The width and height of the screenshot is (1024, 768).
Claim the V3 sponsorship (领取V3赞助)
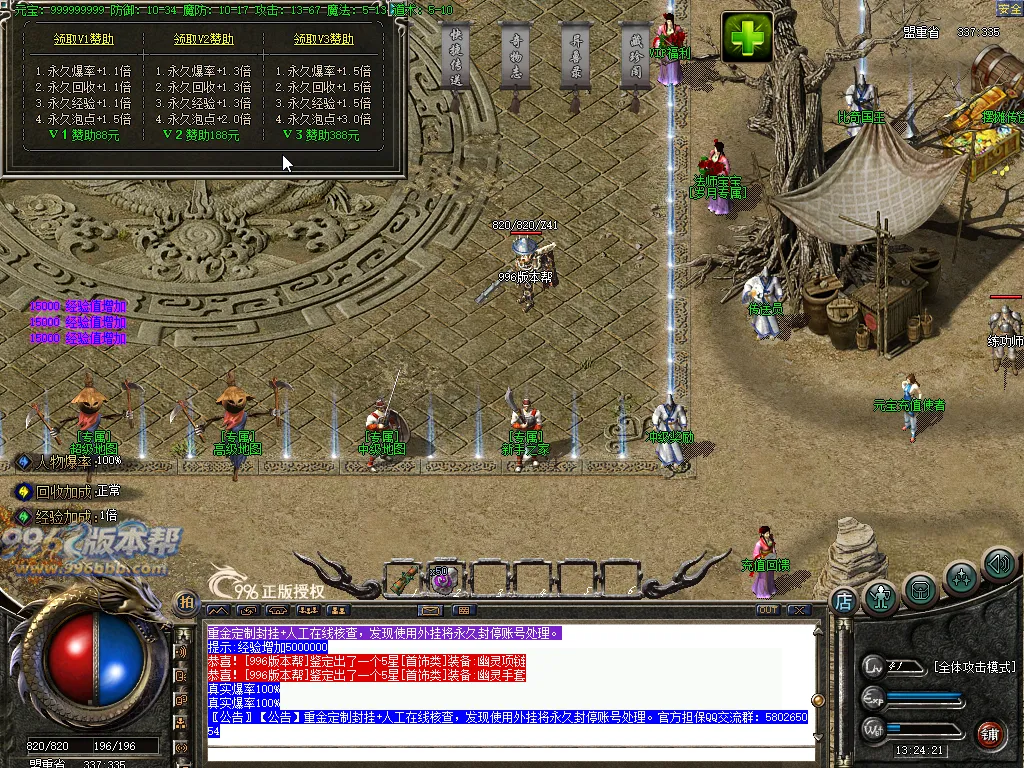(x=324, y=40)
